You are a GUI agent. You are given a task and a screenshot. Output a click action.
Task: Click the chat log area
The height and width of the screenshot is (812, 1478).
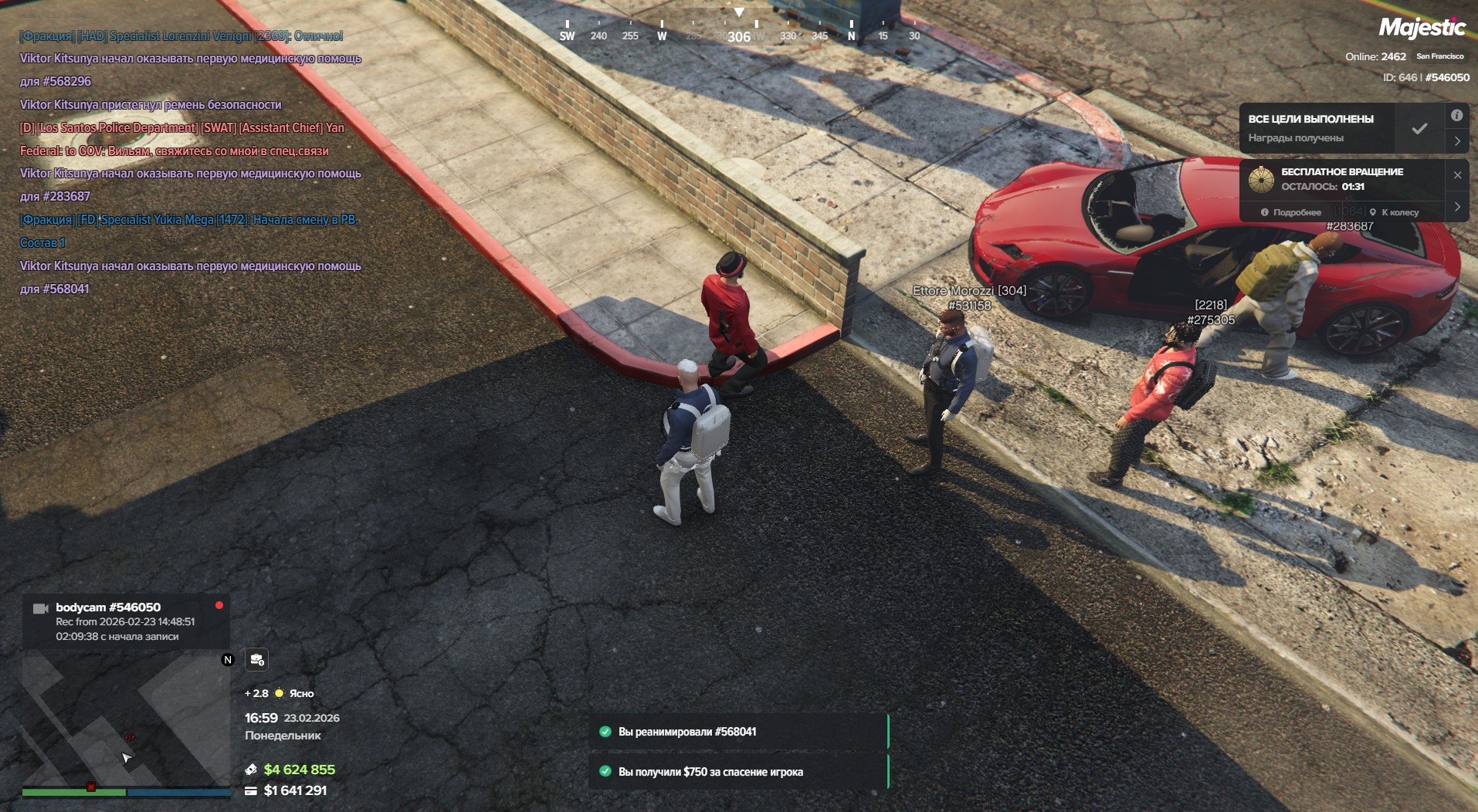click(190, 162)
